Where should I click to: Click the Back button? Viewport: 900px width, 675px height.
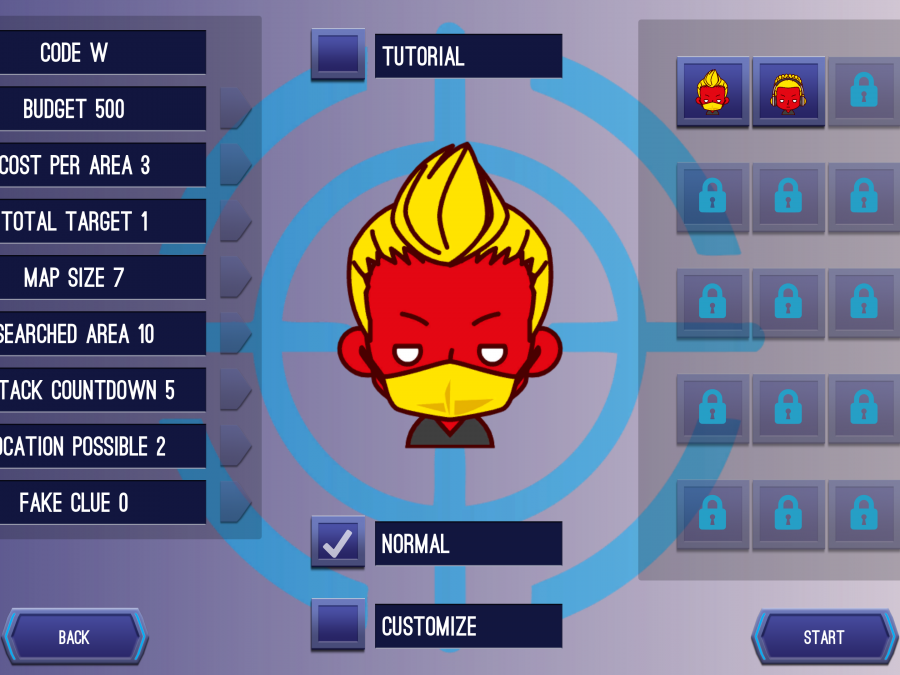pyautogui.click(x=74, y=637)
